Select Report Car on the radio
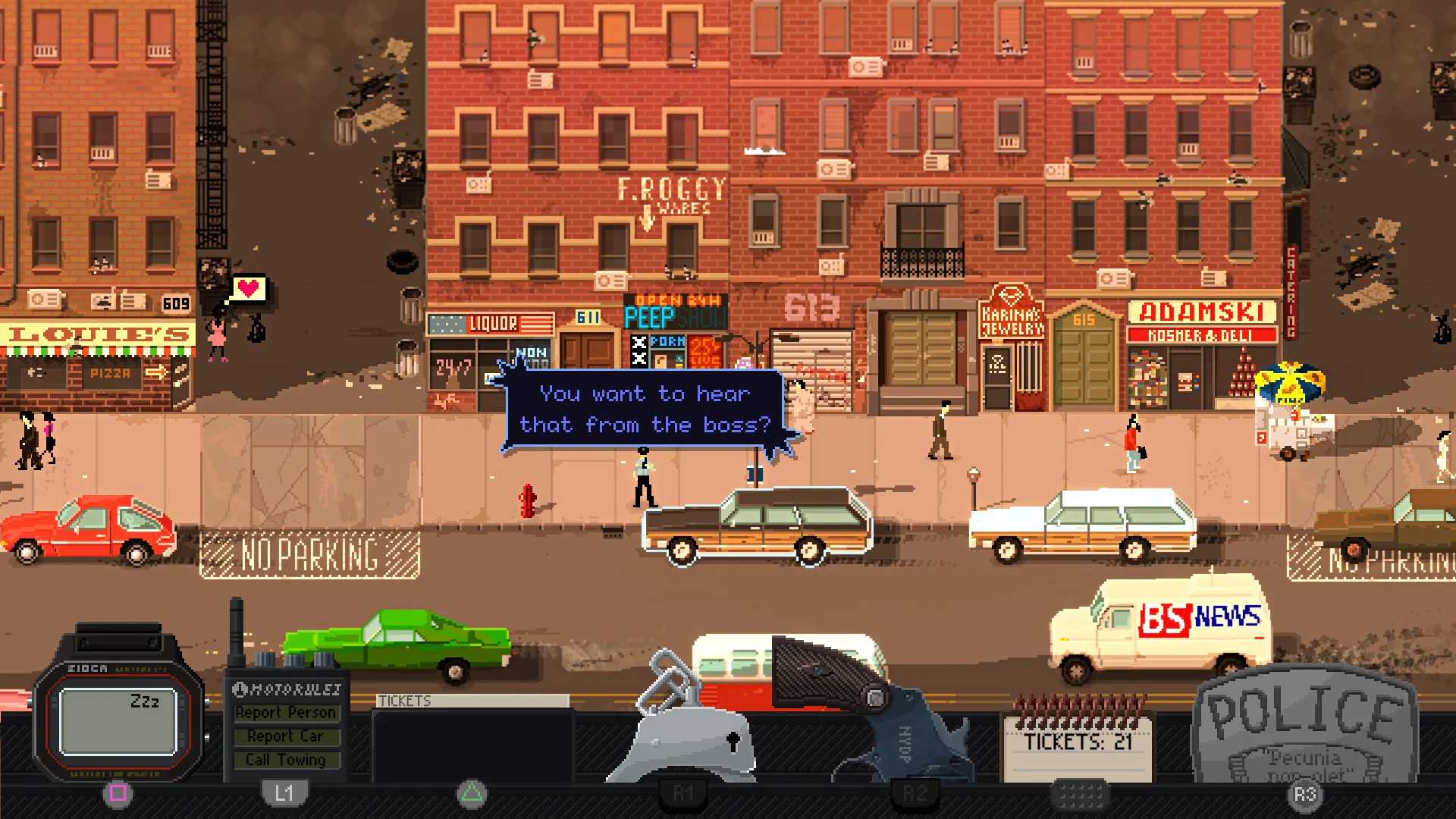1456x819 pixels. [287, 736]
